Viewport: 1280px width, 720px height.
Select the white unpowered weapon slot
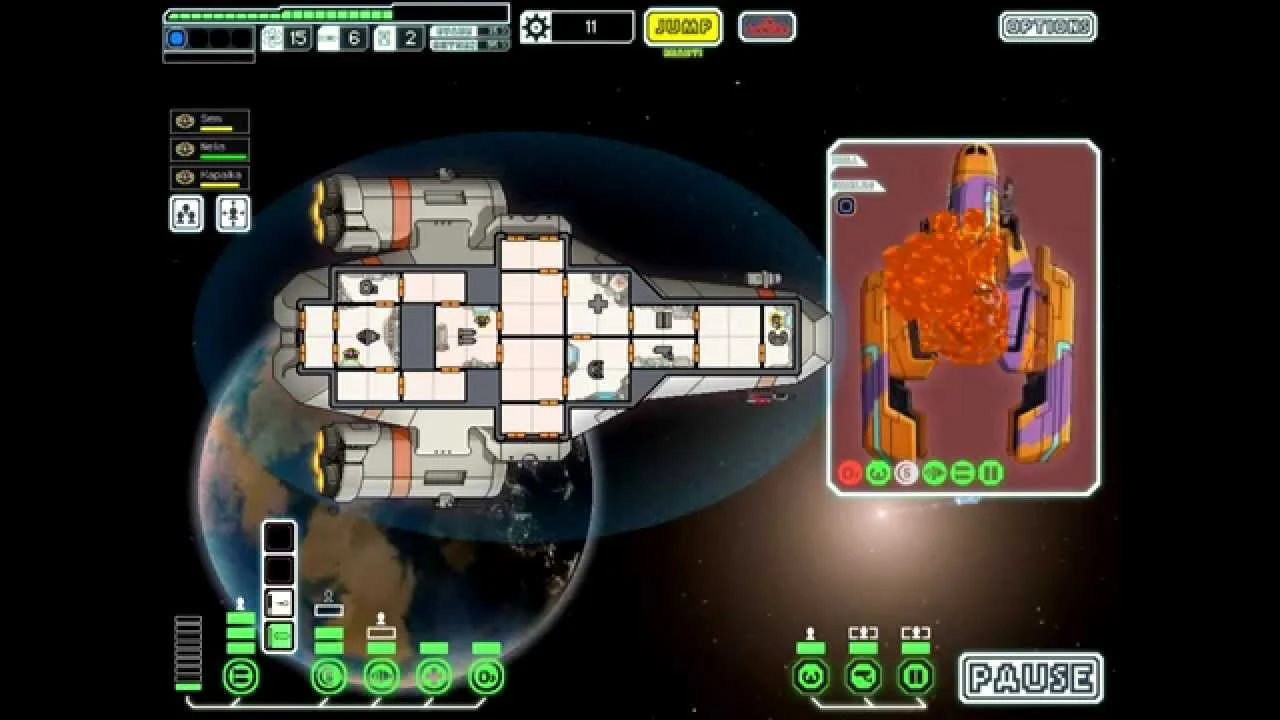tap(279, 603)
